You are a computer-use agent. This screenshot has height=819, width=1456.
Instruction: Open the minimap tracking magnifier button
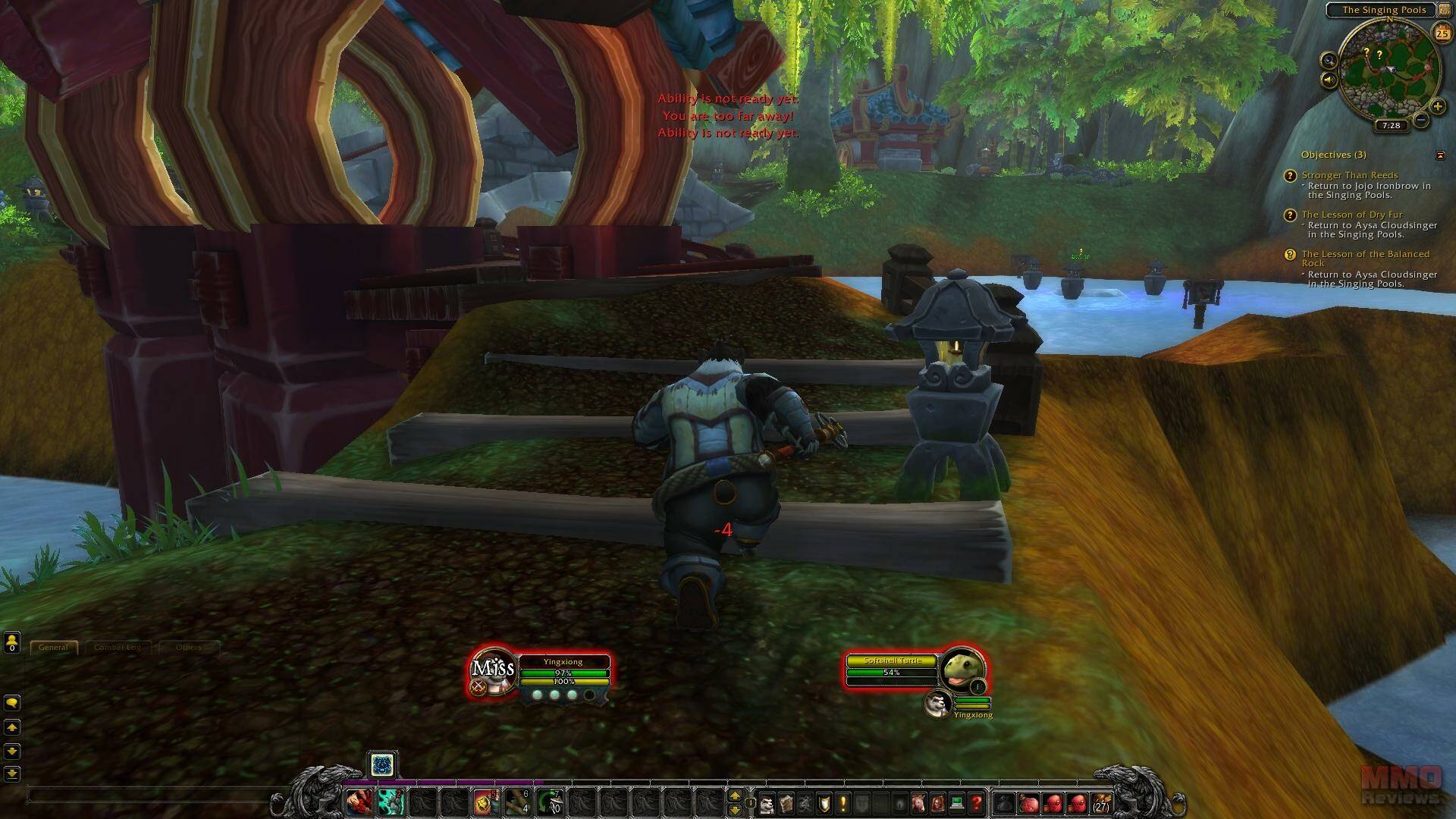[1329, 61]
